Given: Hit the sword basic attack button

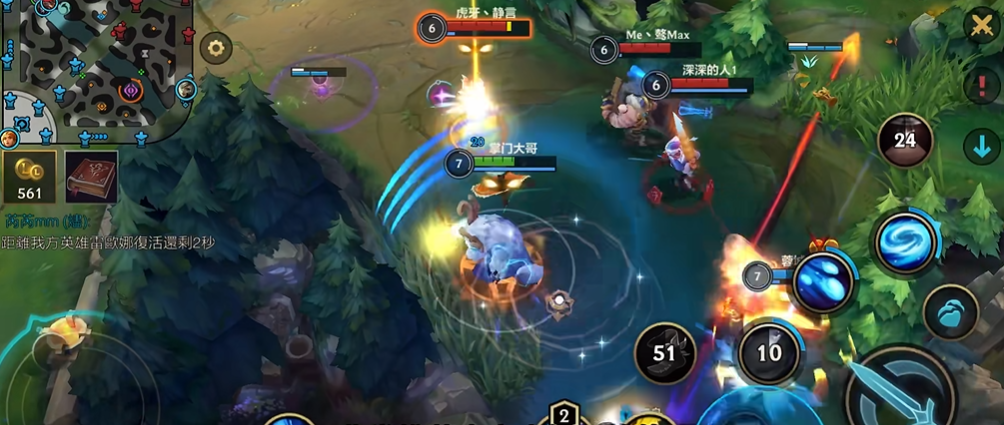Looking at the screenshot, I should point(900,395).
